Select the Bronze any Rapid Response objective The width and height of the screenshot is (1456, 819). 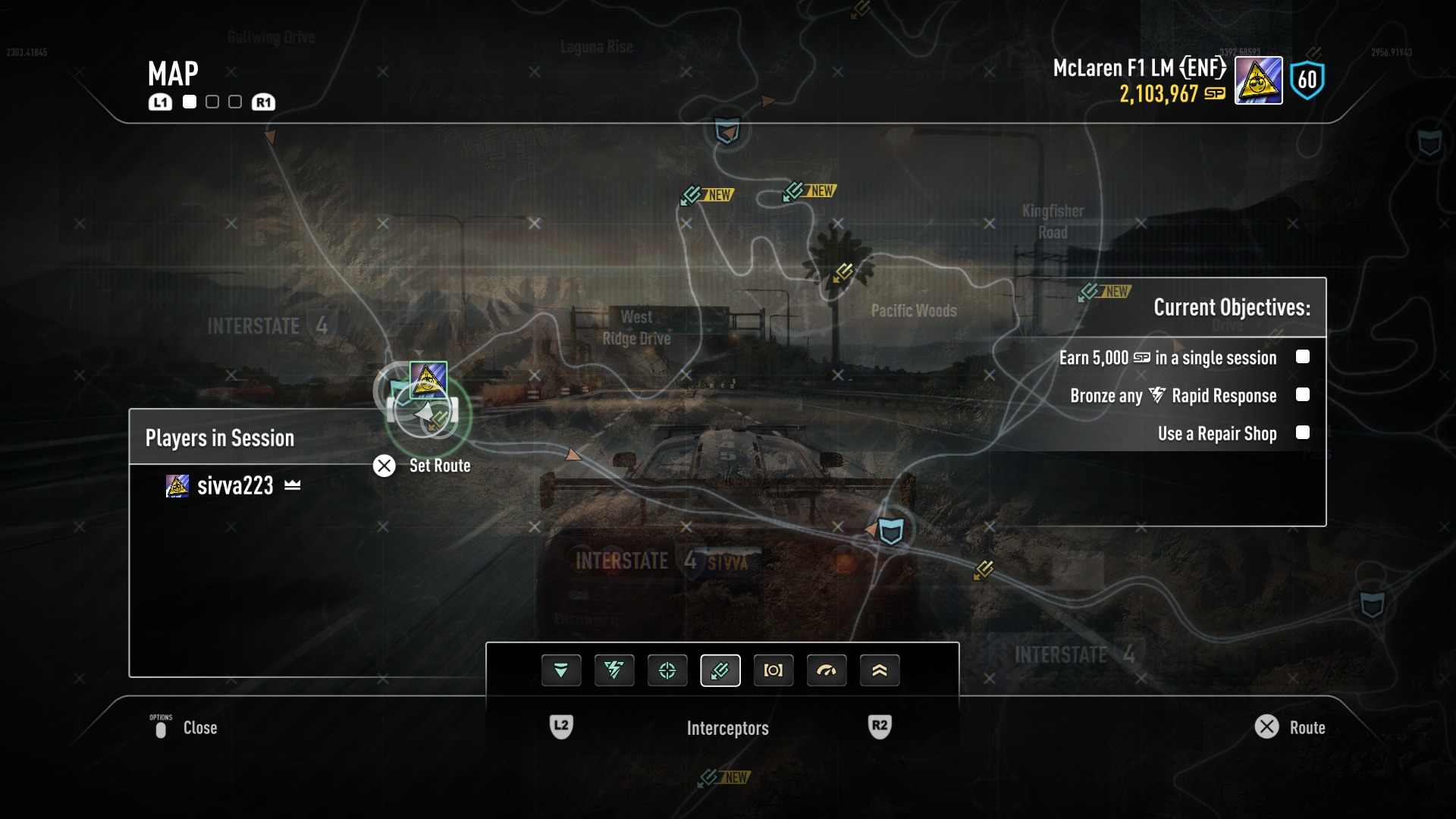click(1172, 395)
